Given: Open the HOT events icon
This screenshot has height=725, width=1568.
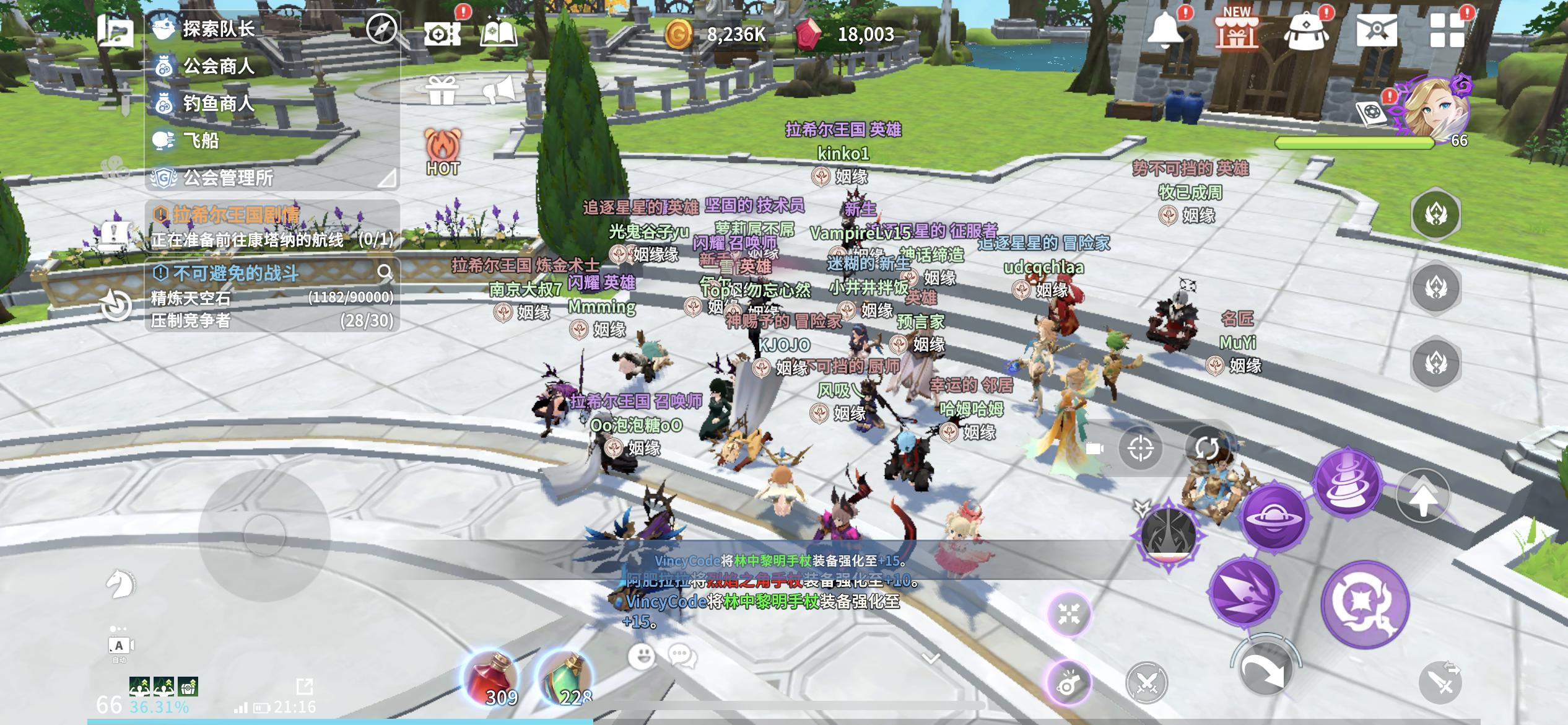Looking at the screenshot, I should [x=443, y=152].
